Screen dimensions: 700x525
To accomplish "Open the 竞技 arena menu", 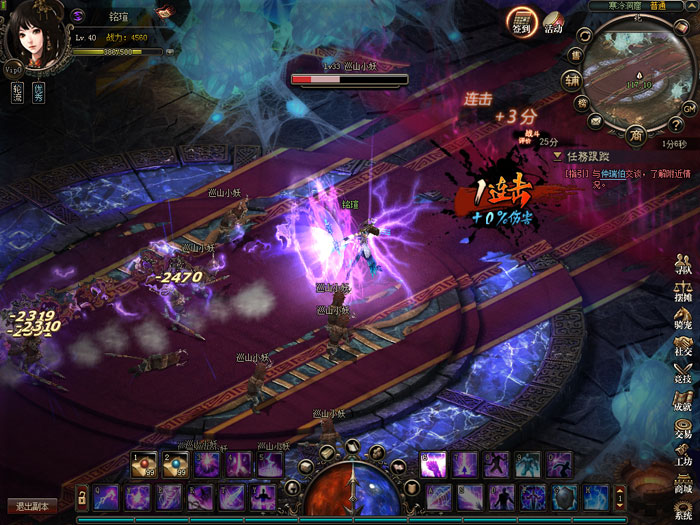I will coord(683,373).
